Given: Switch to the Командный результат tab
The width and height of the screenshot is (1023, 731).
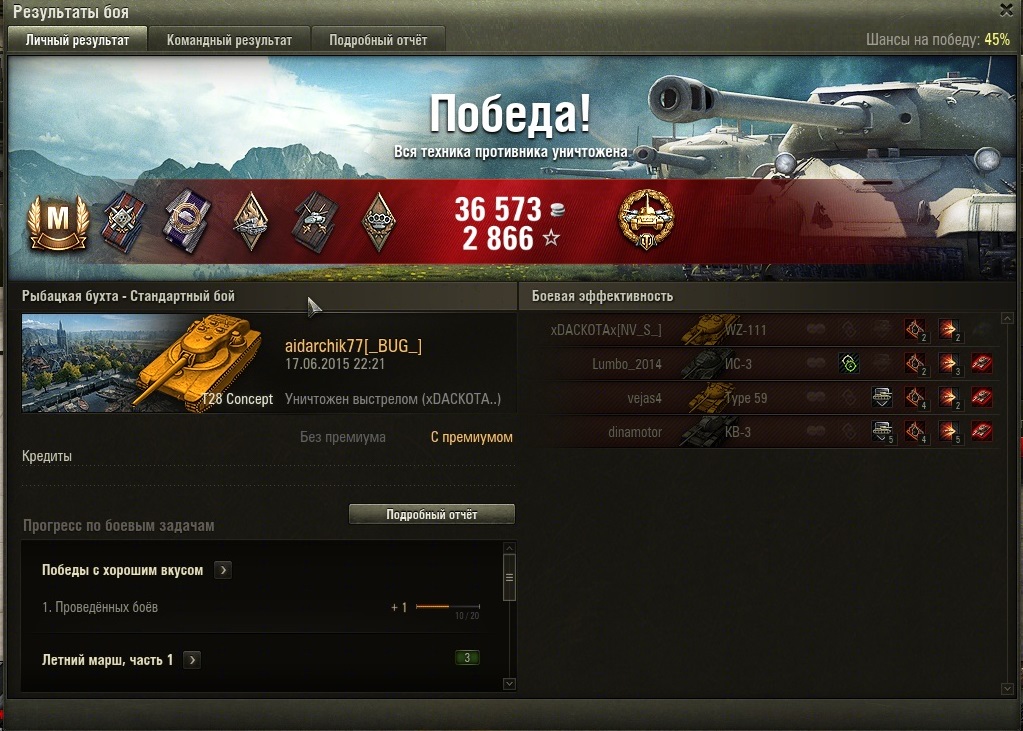Looking at the screenshot, I should pyautogui.click(x=229, y=40).
